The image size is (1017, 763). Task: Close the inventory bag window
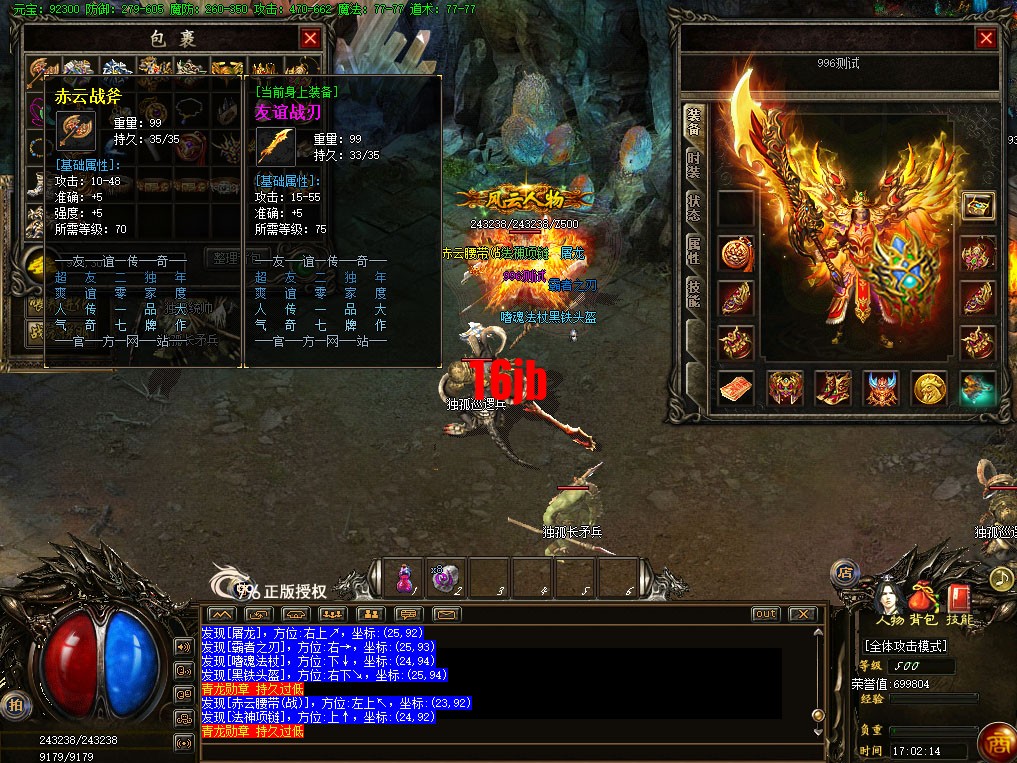310,38
